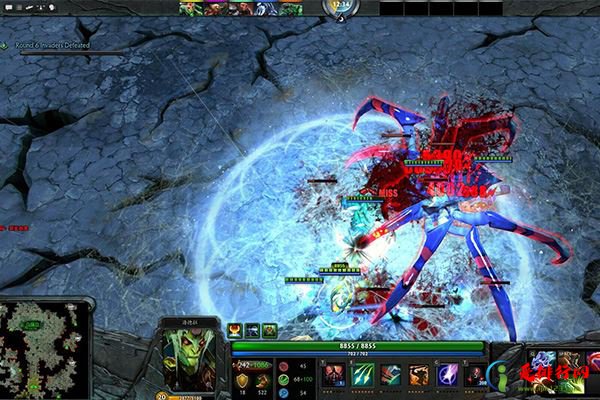Activate the teal ability beside Split Shot
Image resolution: width=600 pixels, height=400 pixels.
[390, 375]
